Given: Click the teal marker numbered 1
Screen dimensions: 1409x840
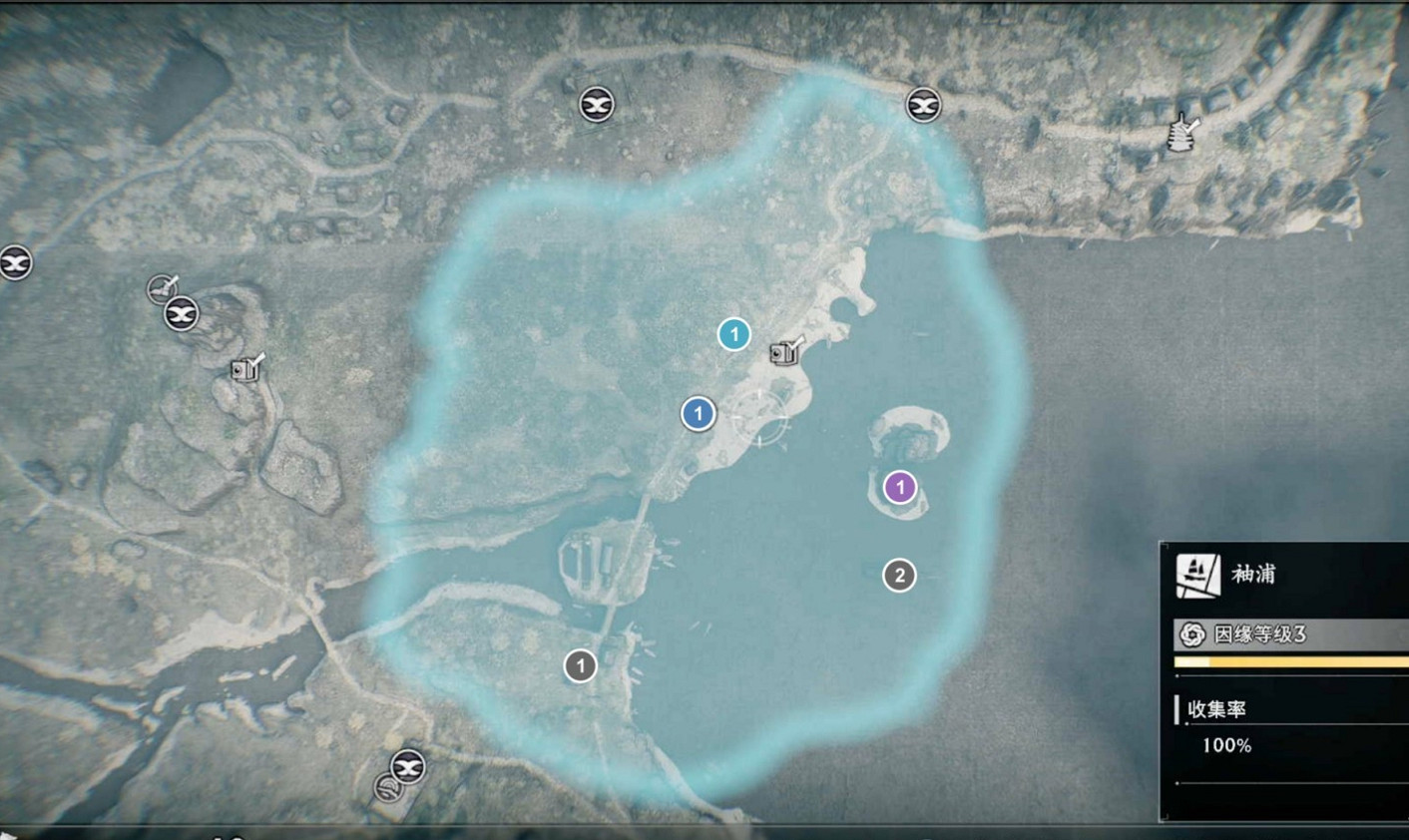Looking at the screenshot, I should click(x=734, y=334).
